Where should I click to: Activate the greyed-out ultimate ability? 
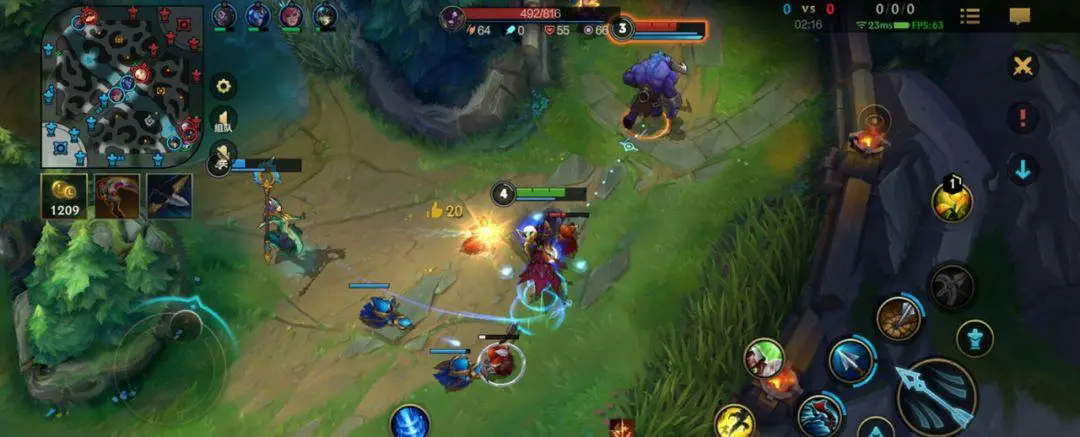(951, 287)
